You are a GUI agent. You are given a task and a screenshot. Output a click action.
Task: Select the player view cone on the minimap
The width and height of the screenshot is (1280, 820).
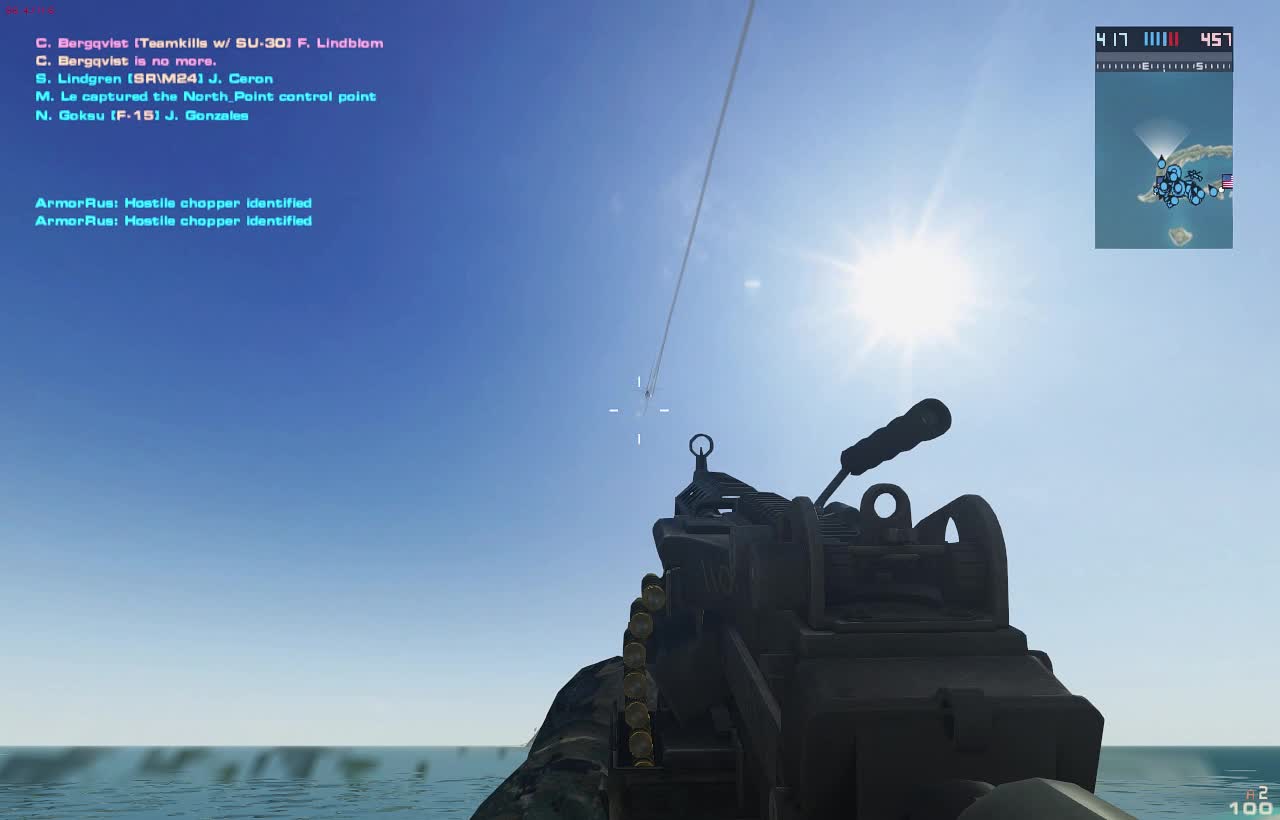1160,138
